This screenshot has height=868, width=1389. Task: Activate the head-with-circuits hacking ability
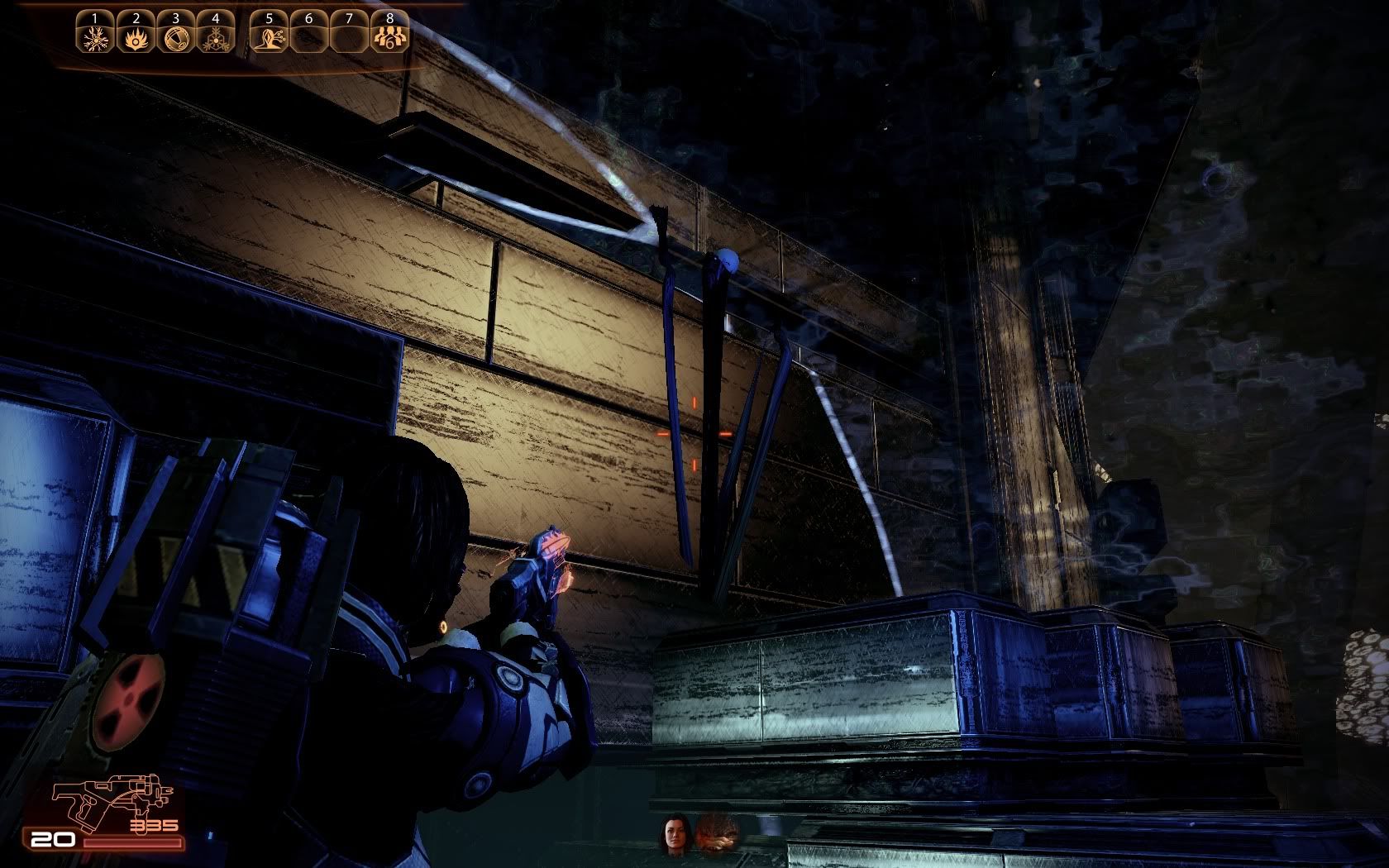click(x=270, y=38)
